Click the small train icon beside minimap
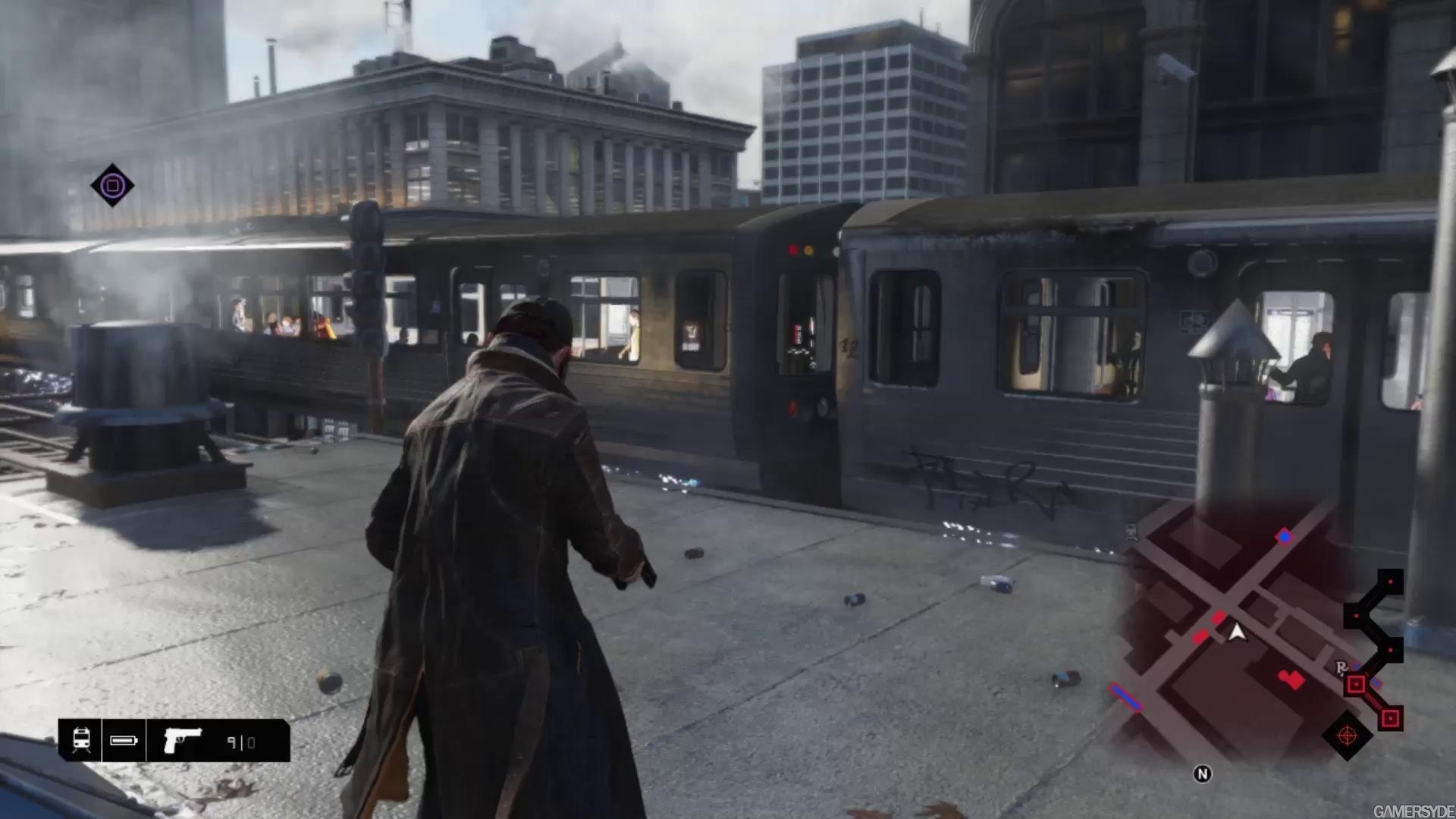This screenshot has height=819, width=1456. tap(1131, 532)
